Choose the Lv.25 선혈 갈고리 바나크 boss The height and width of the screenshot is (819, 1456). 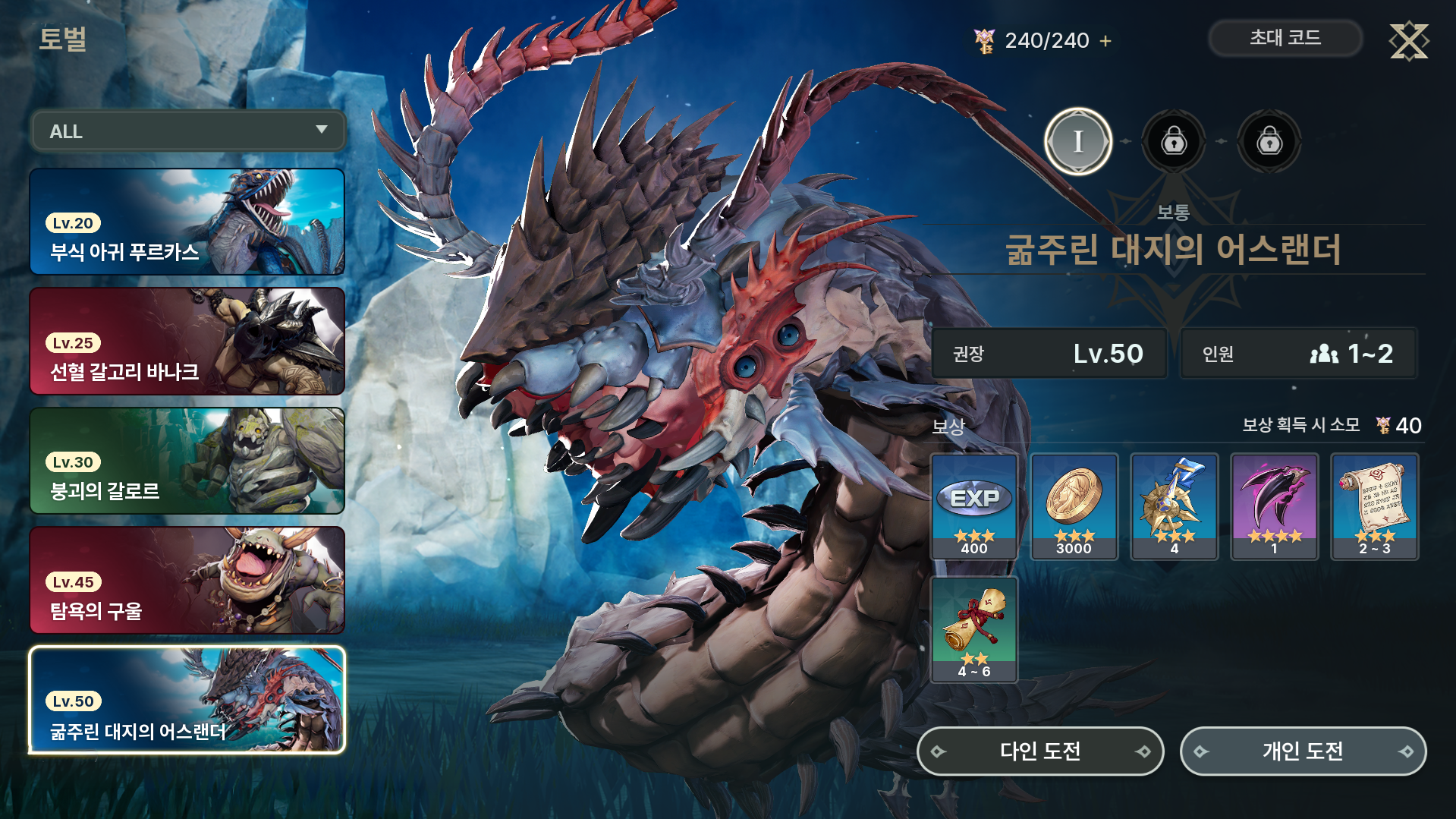[187, 342]
